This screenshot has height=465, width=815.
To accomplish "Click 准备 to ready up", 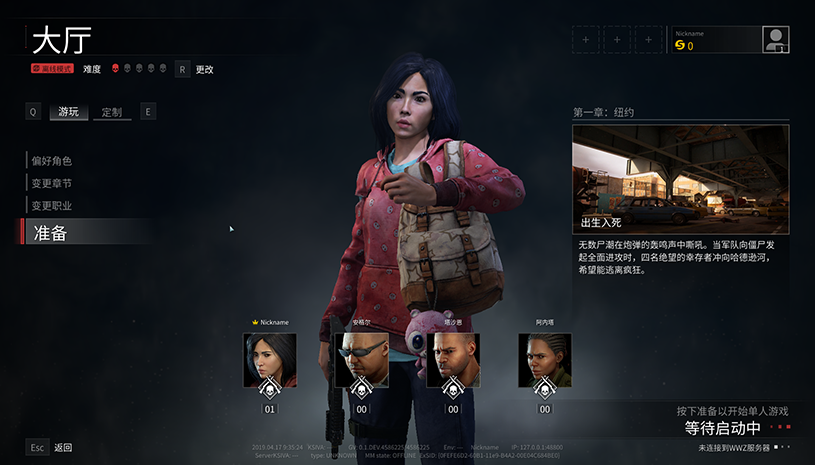I will coord(50,233).
